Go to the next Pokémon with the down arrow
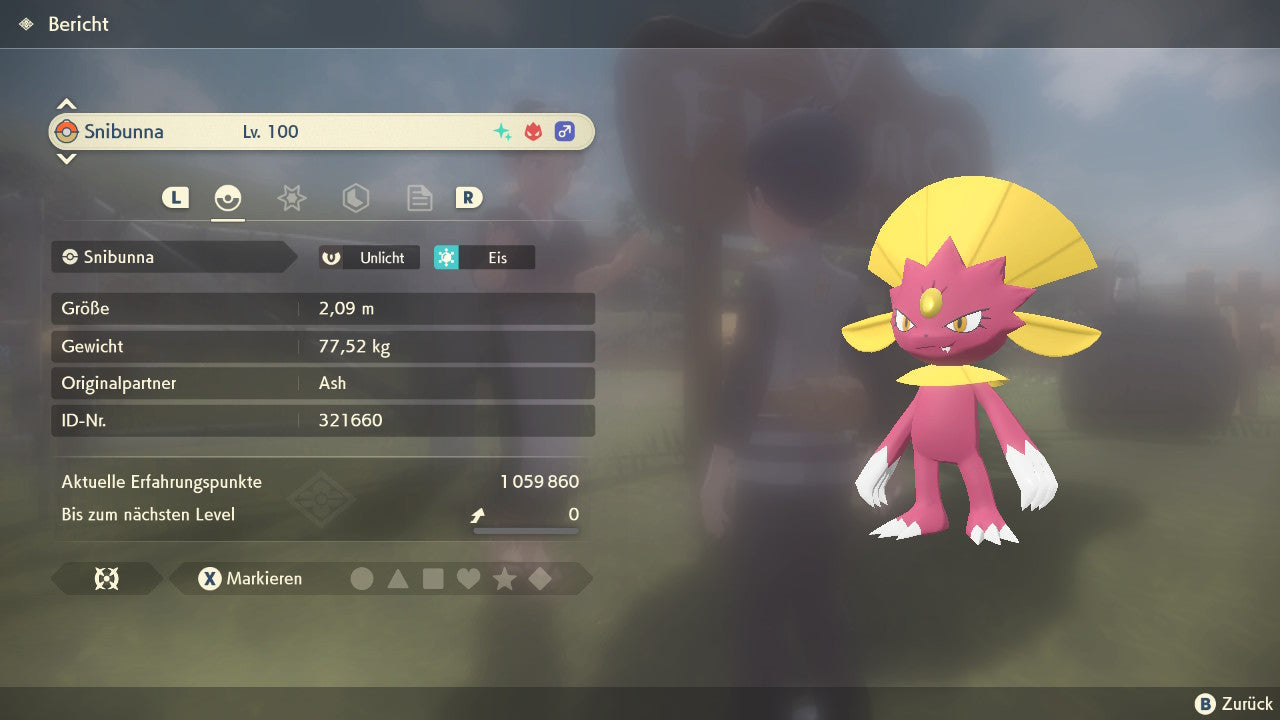The height and width of the screenshot is (720, 1280). click(66, 158)
